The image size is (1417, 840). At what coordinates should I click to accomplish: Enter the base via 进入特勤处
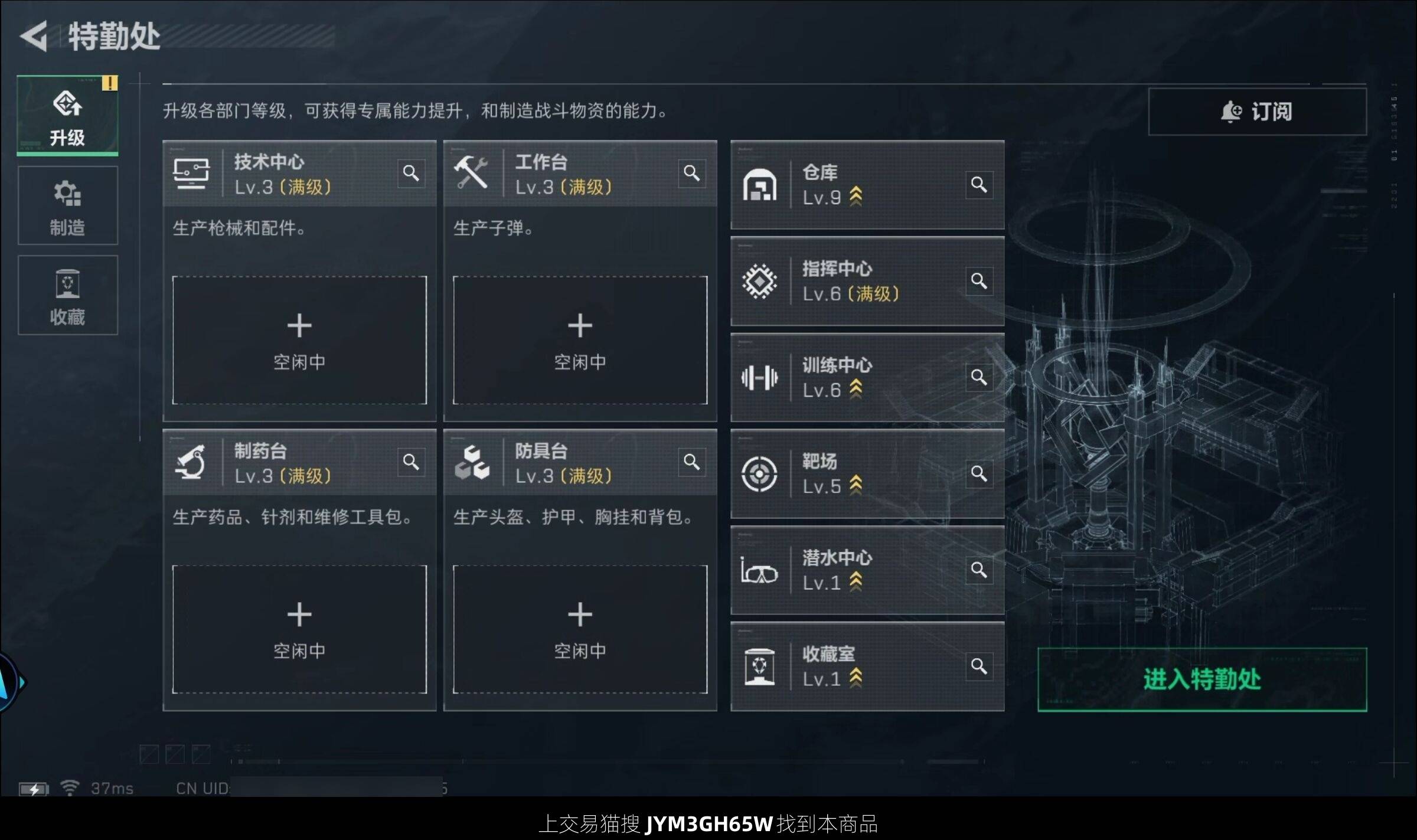[x=1201, y=679]
